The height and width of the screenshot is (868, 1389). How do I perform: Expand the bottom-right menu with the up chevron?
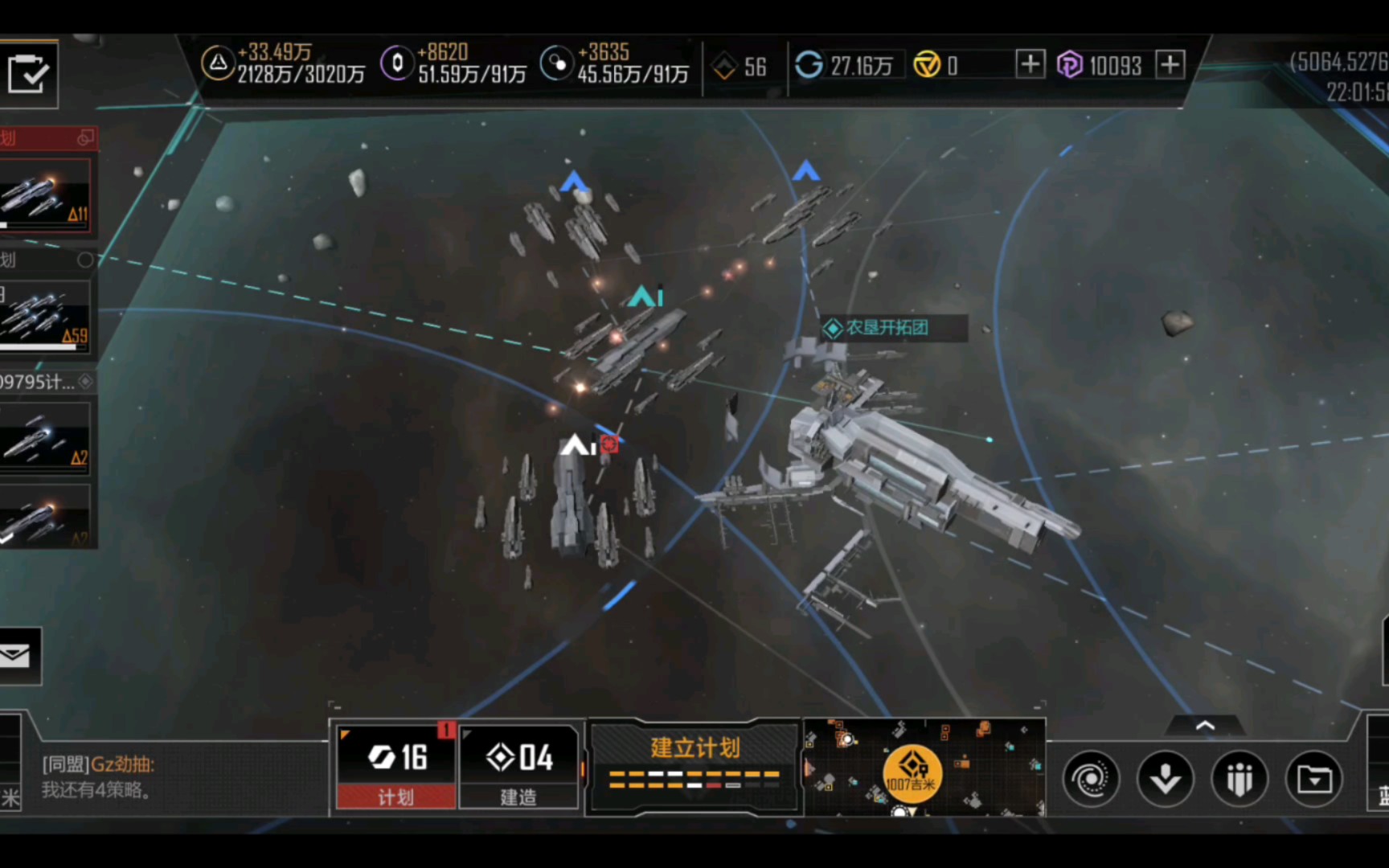(x=1205, y=726)
